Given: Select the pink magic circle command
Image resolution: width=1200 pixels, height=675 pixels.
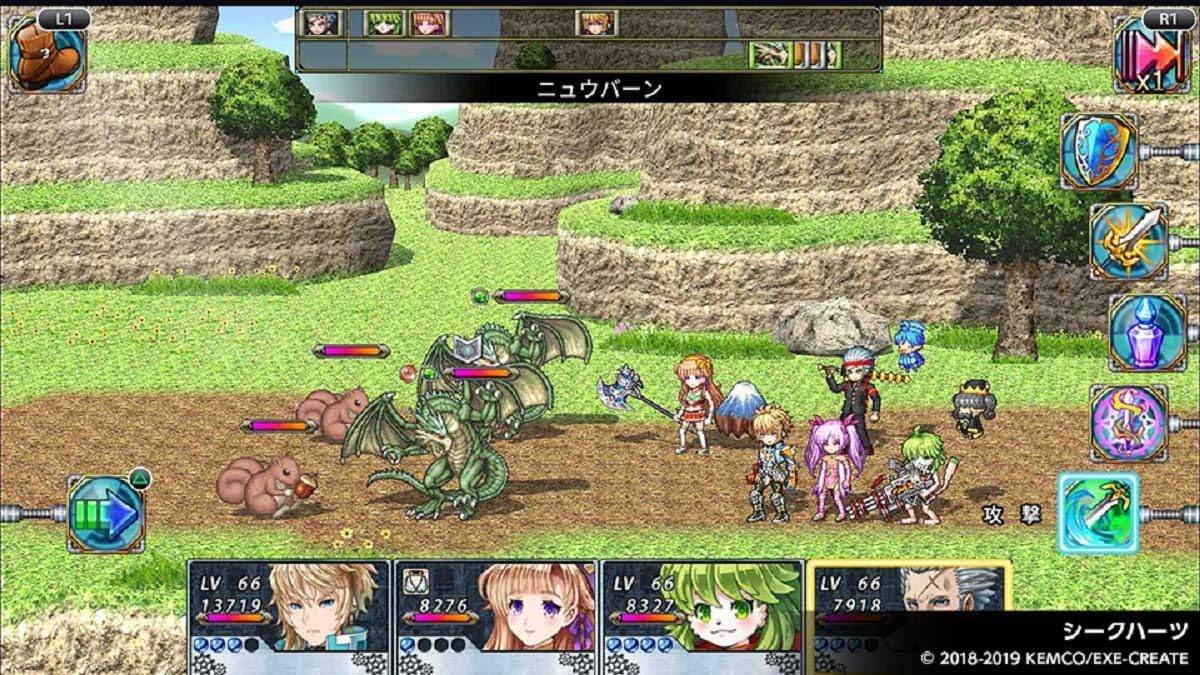Looking at the screenshot, I should (x=1128, y=422).
